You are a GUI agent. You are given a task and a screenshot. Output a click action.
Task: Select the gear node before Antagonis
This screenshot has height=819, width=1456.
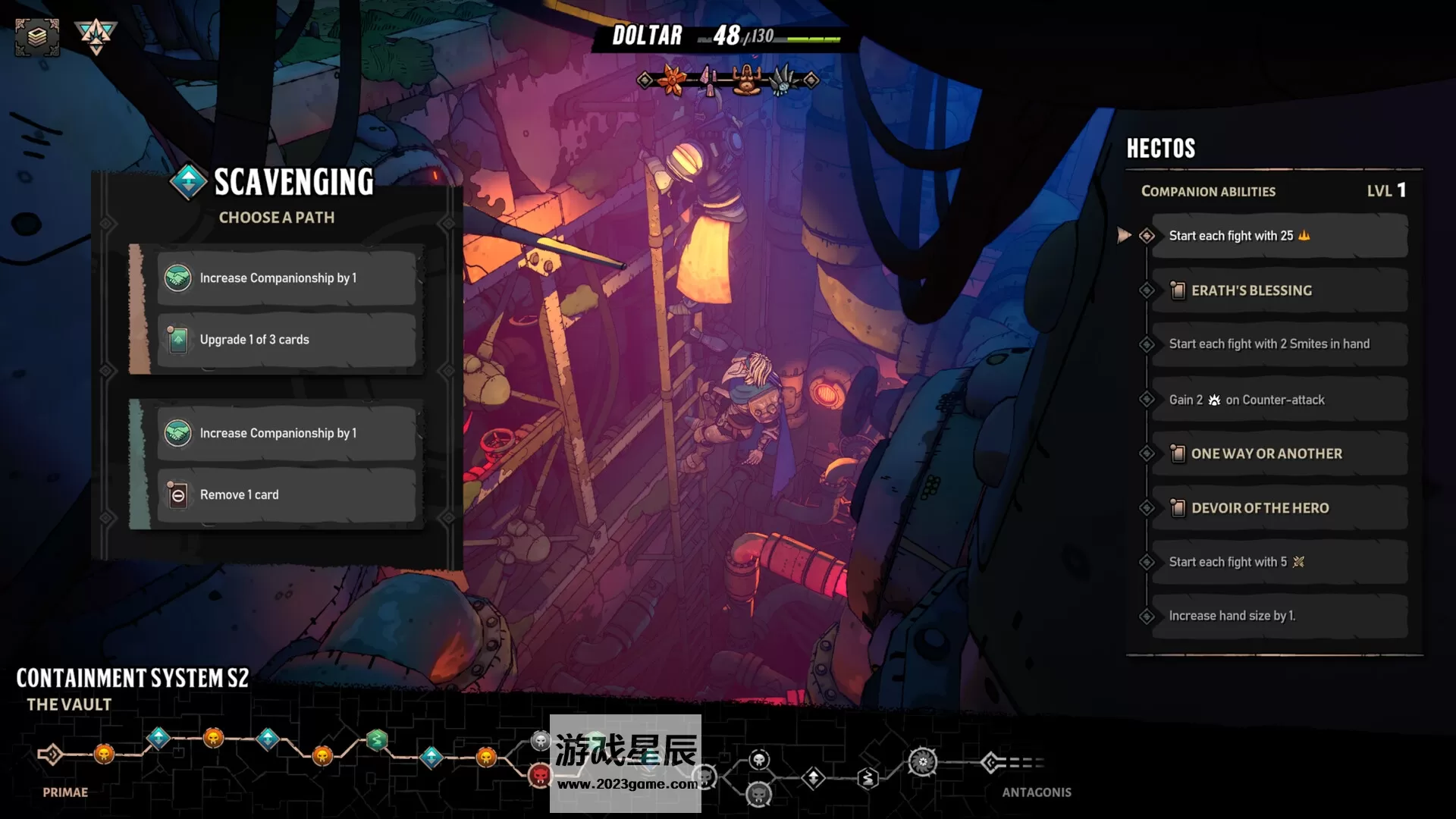pos(922,761)
